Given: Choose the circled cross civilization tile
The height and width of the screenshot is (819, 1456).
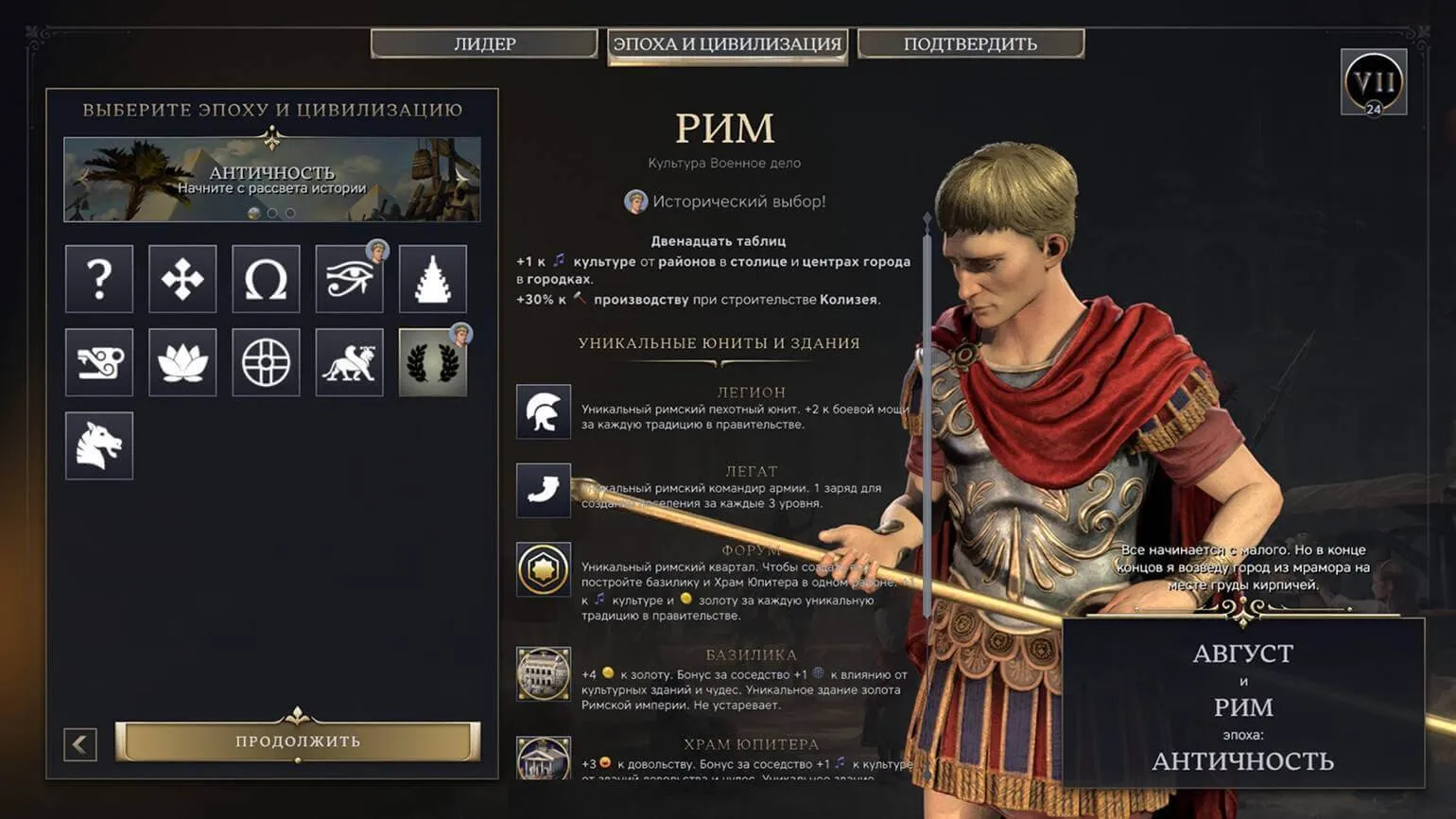Looking at the screenshot, I should pos(266,362).
